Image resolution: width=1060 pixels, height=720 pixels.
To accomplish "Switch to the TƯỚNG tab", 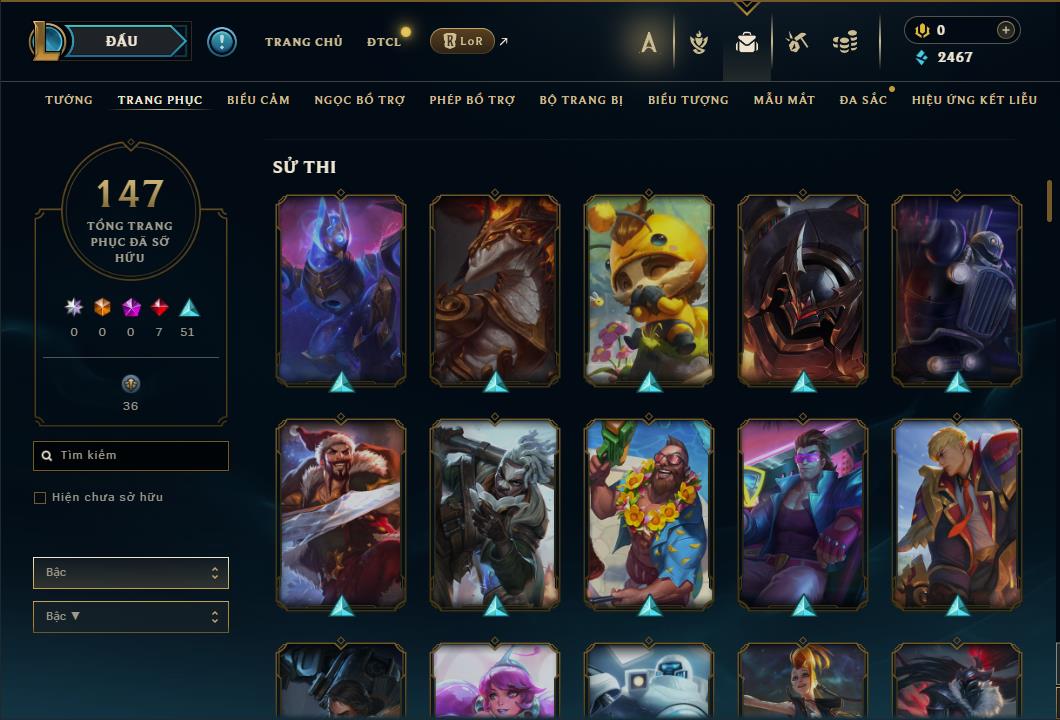I will 69,100.
